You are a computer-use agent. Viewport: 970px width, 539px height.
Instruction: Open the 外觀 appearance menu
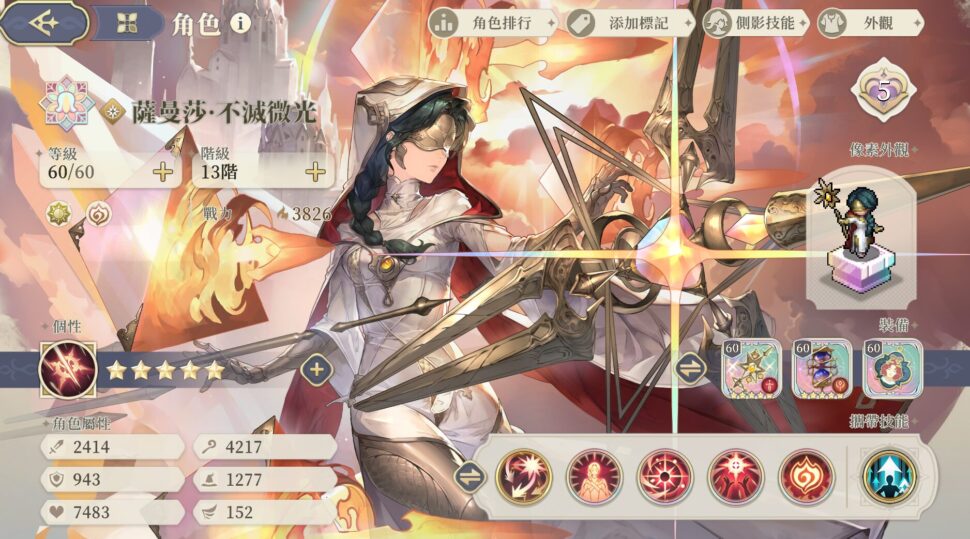[x=857, y=23]
